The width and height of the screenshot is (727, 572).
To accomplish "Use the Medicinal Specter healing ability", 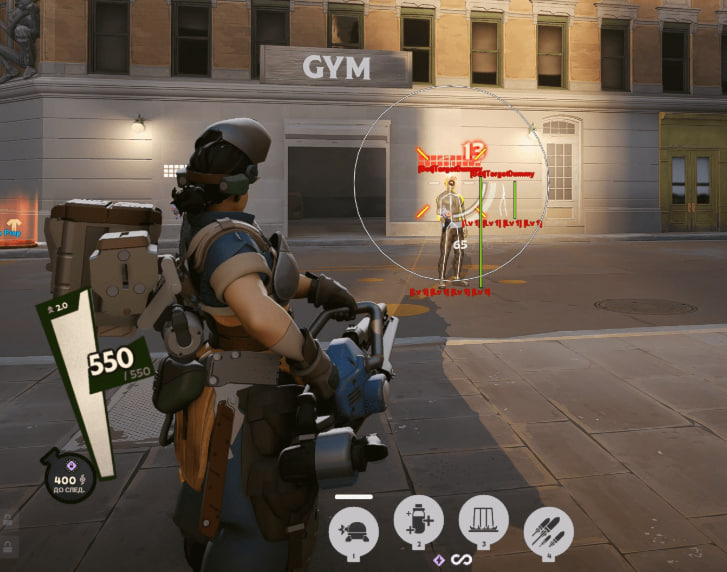I will [418, 522].
